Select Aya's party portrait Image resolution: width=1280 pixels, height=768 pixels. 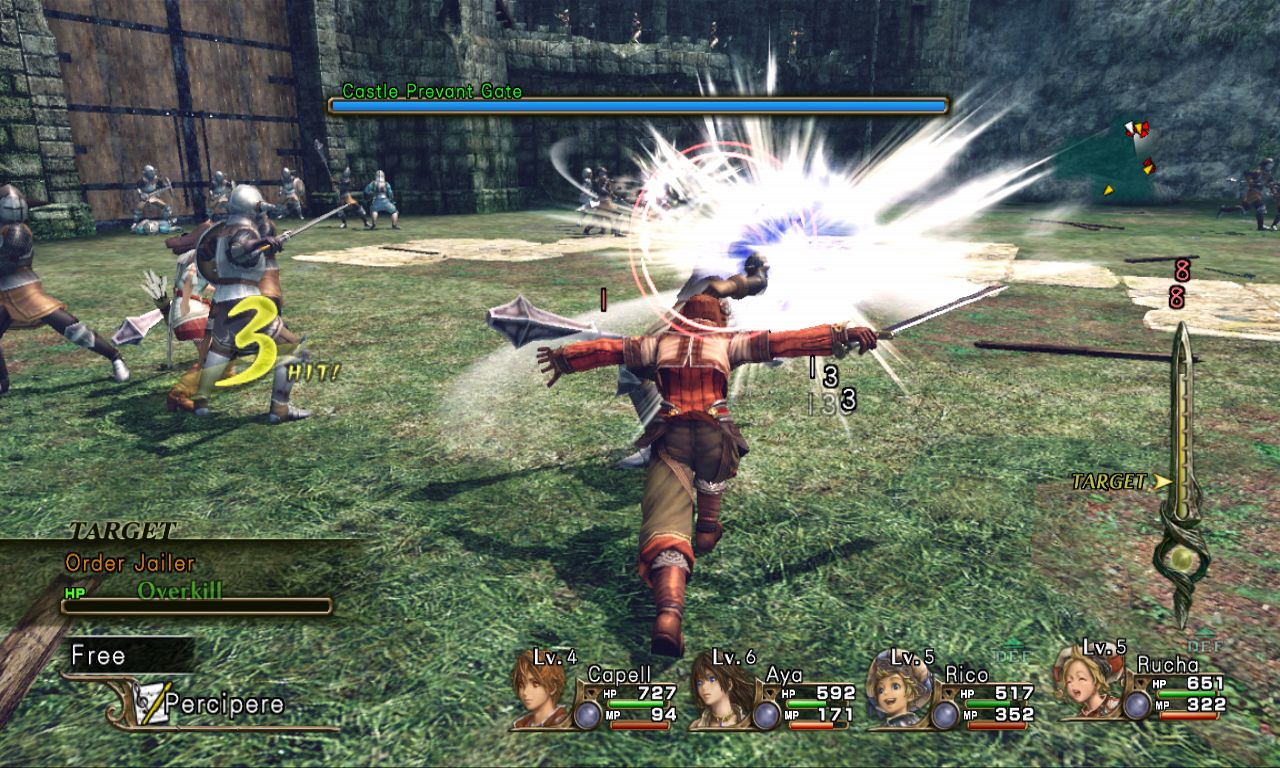(718, 690)
